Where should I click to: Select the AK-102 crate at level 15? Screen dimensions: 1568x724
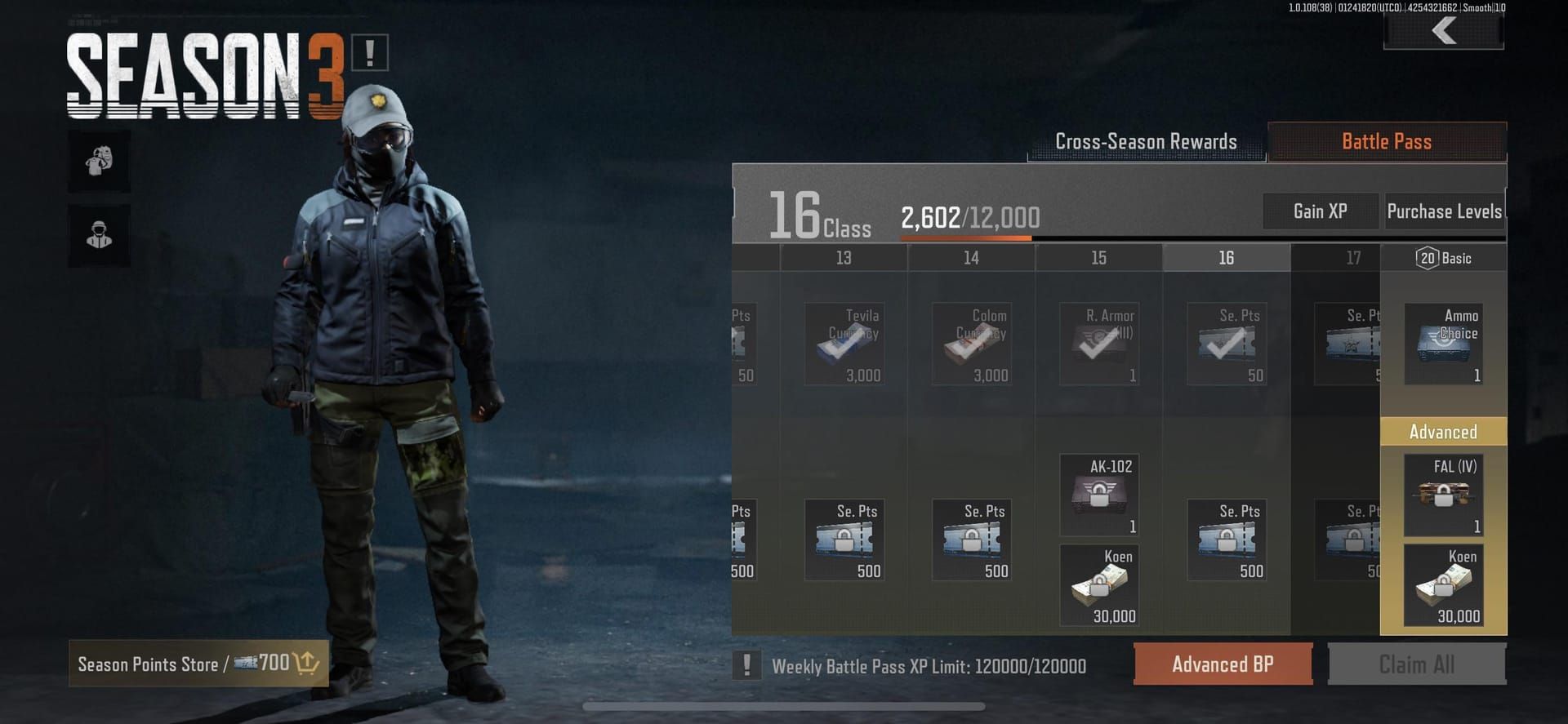click(1098, 494)
